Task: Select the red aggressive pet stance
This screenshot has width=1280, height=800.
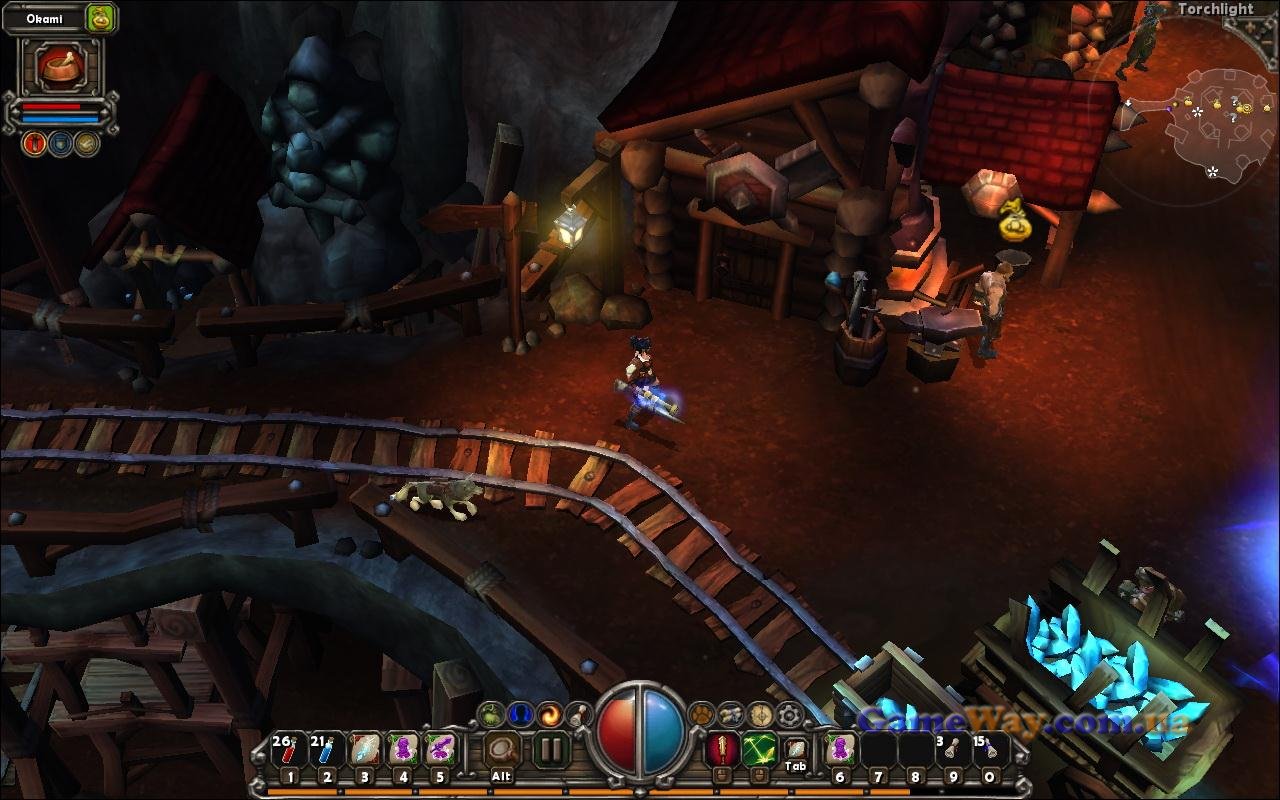Action: (x=35, y=143)
